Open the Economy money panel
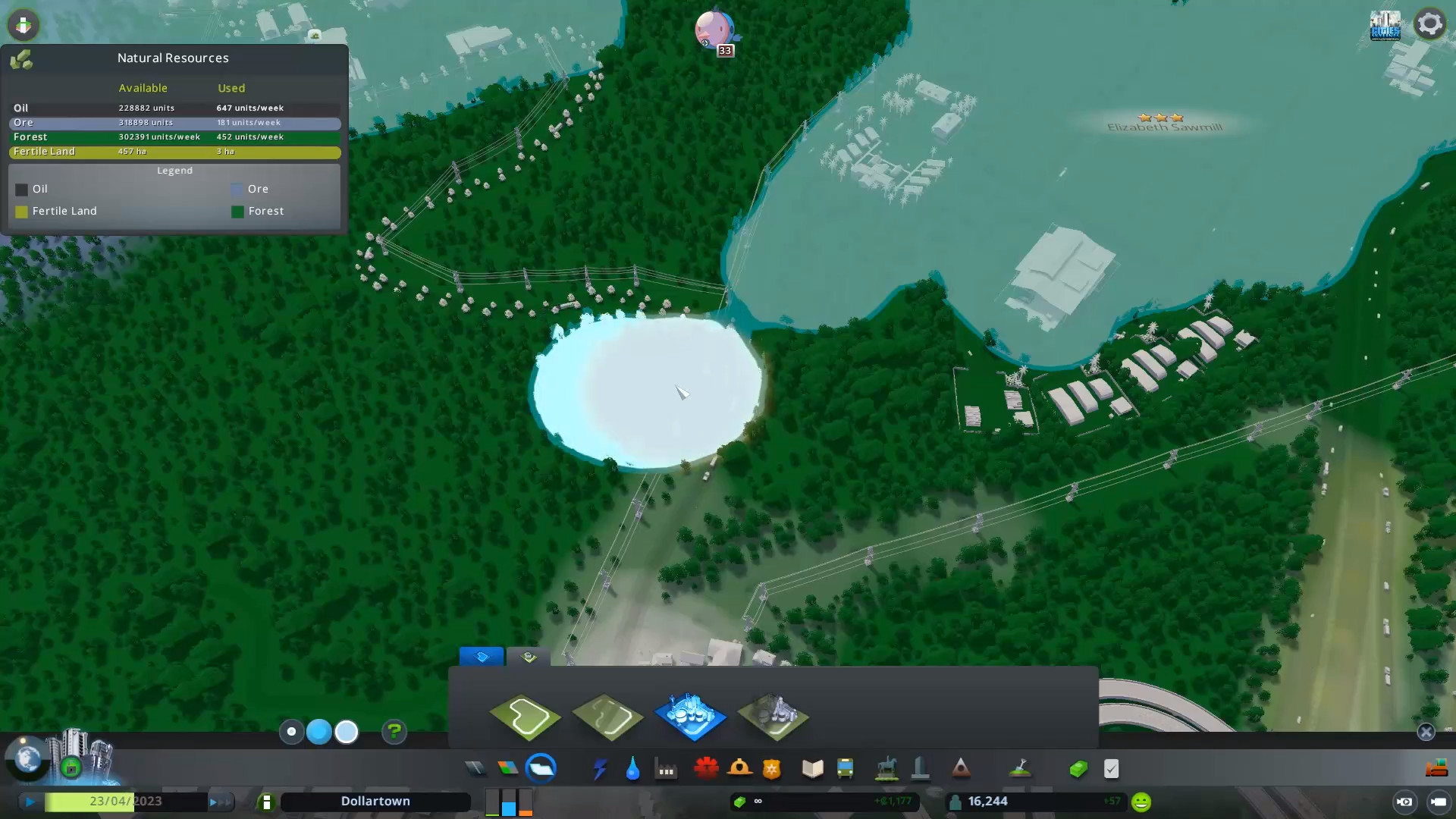The height and width of the screenshot is (819, 1456). click(1079, 768)
